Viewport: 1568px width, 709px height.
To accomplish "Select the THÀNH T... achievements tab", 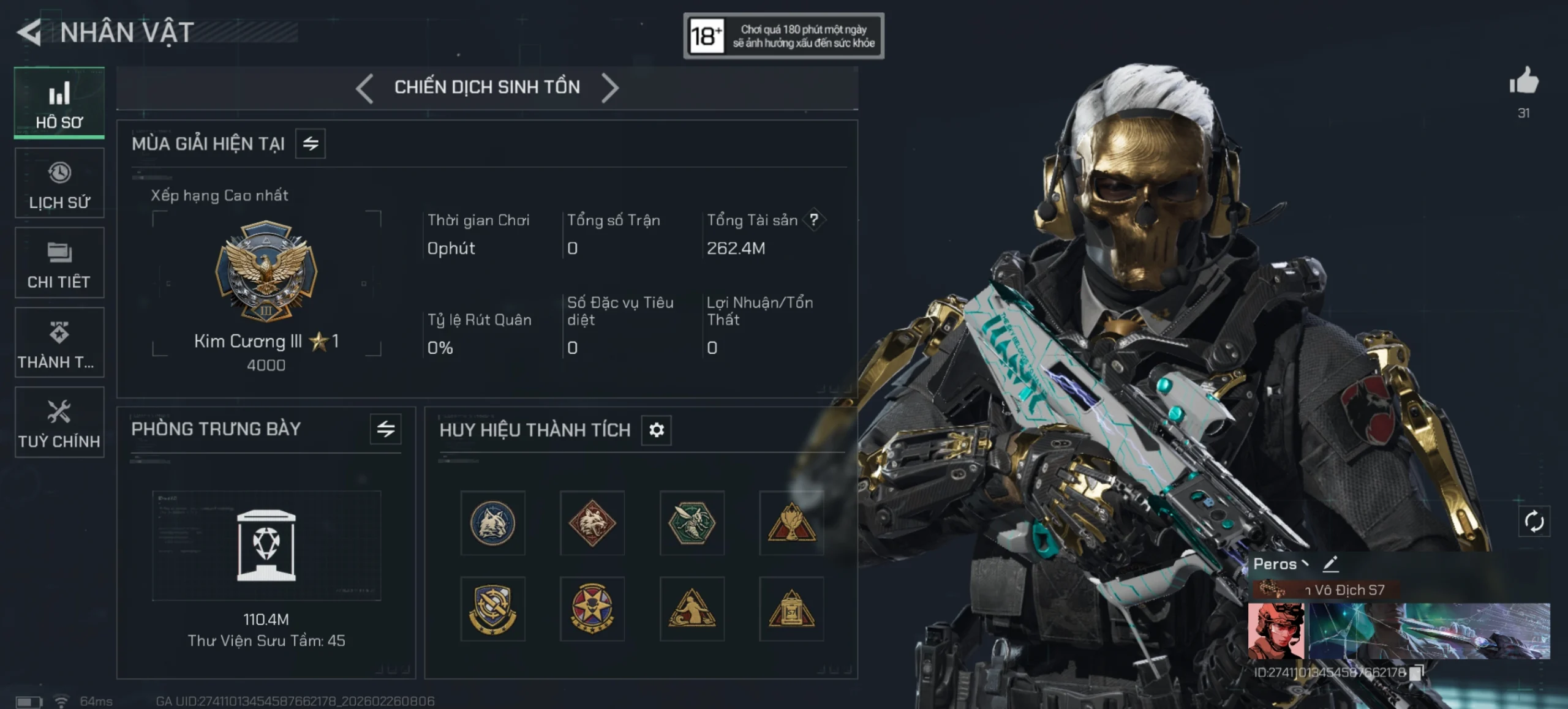I will click(x=59, y=342).
